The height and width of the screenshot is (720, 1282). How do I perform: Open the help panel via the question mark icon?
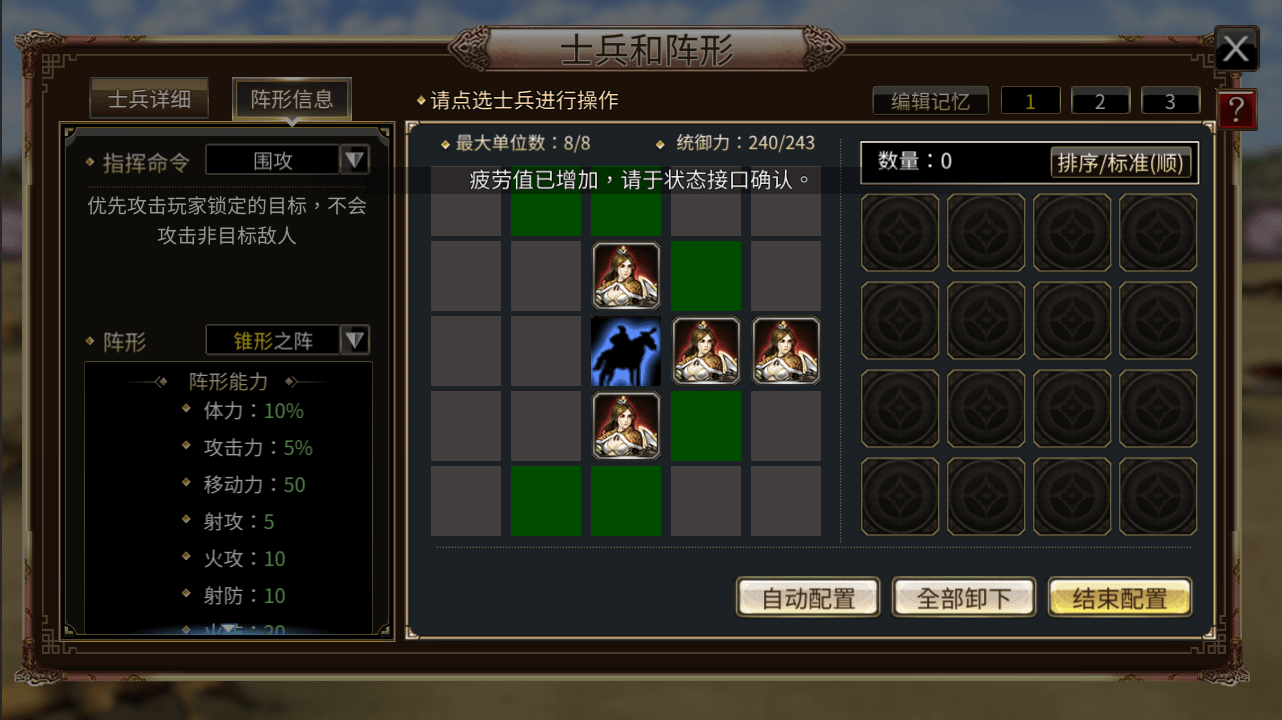click(x=1236, y=110)
